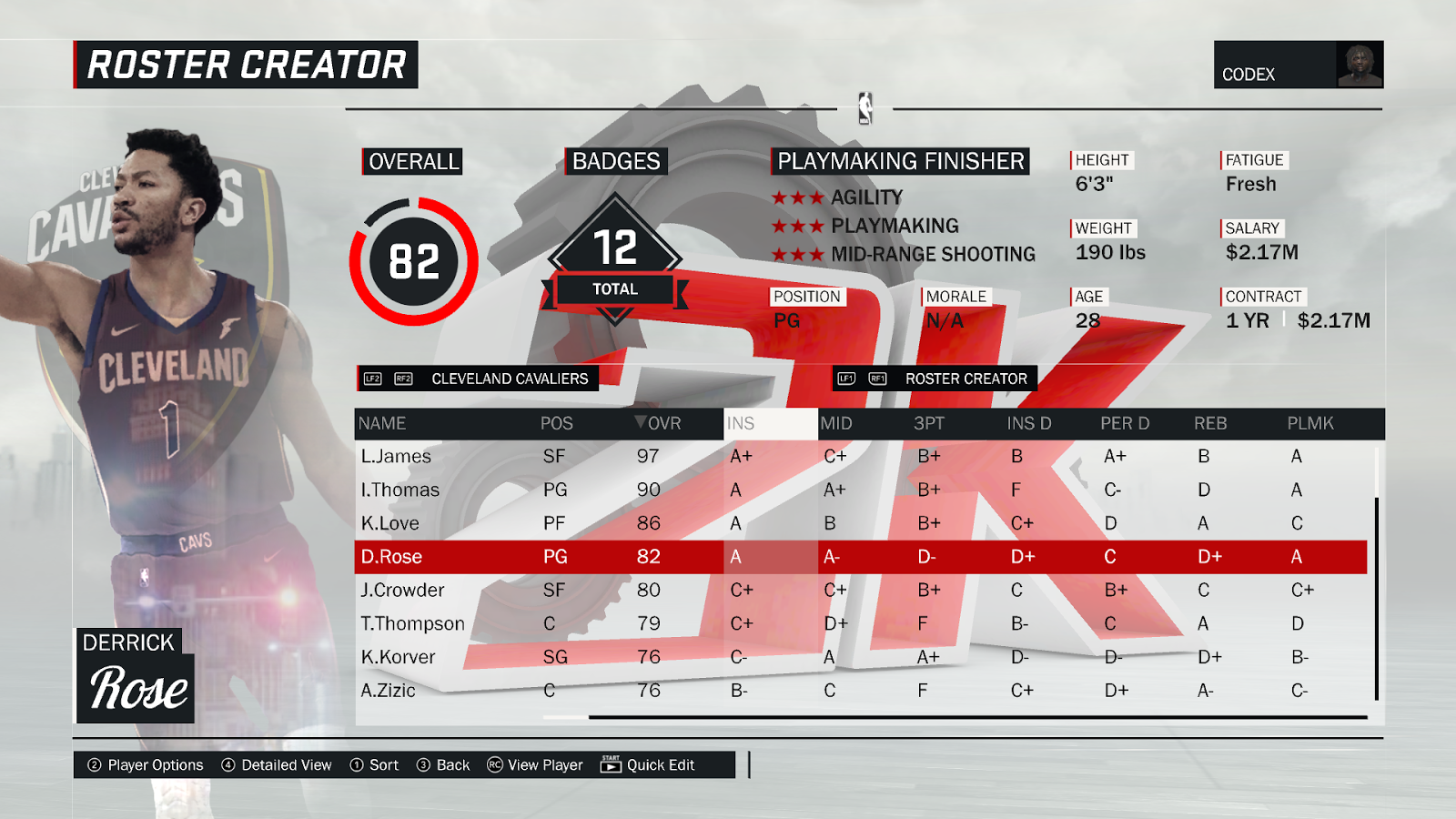Click the overall rating progress ring showing 82

[x=414, y=259]
